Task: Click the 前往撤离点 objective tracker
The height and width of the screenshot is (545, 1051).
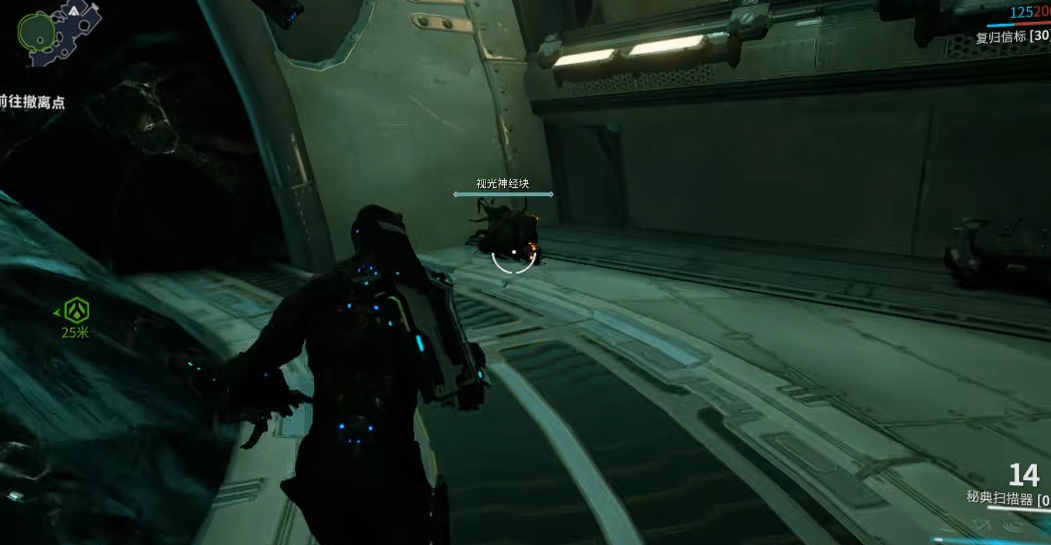Action: (x=33, y=101)
